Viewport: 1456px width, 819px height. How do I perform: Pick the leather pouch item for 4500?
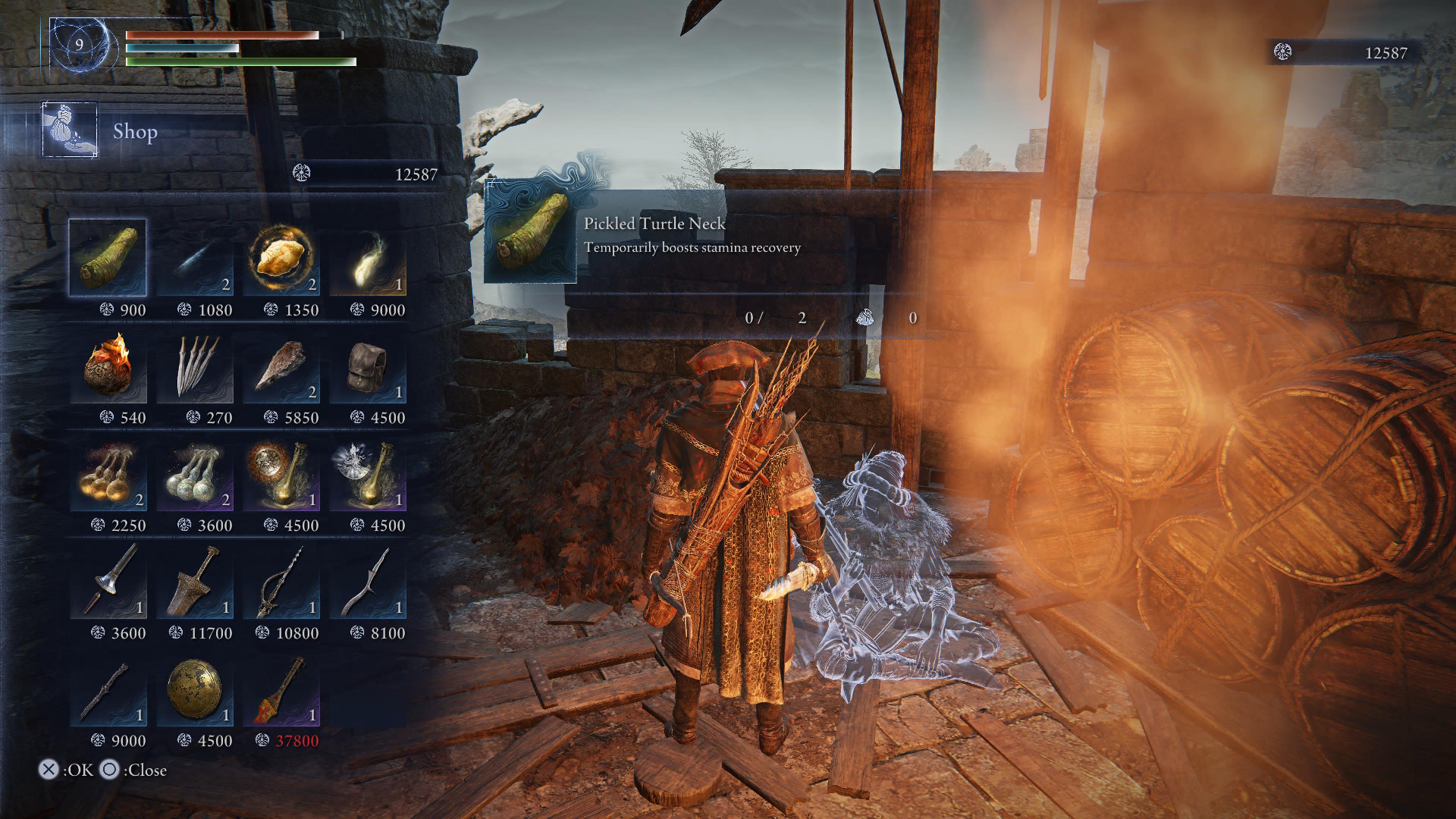(x=368, y=366)
